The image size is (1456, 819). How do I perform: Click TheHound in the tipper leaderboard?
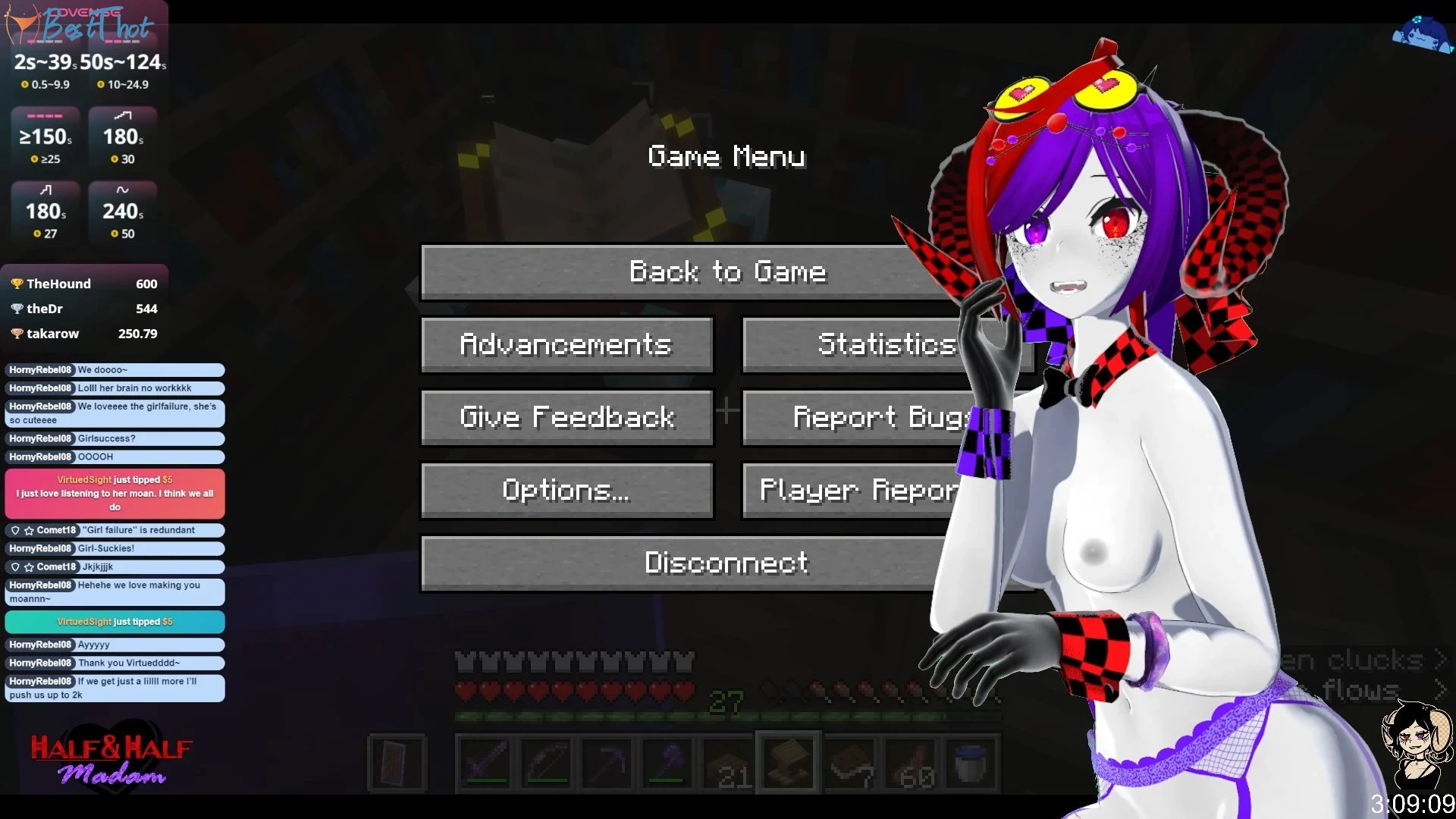58,284
